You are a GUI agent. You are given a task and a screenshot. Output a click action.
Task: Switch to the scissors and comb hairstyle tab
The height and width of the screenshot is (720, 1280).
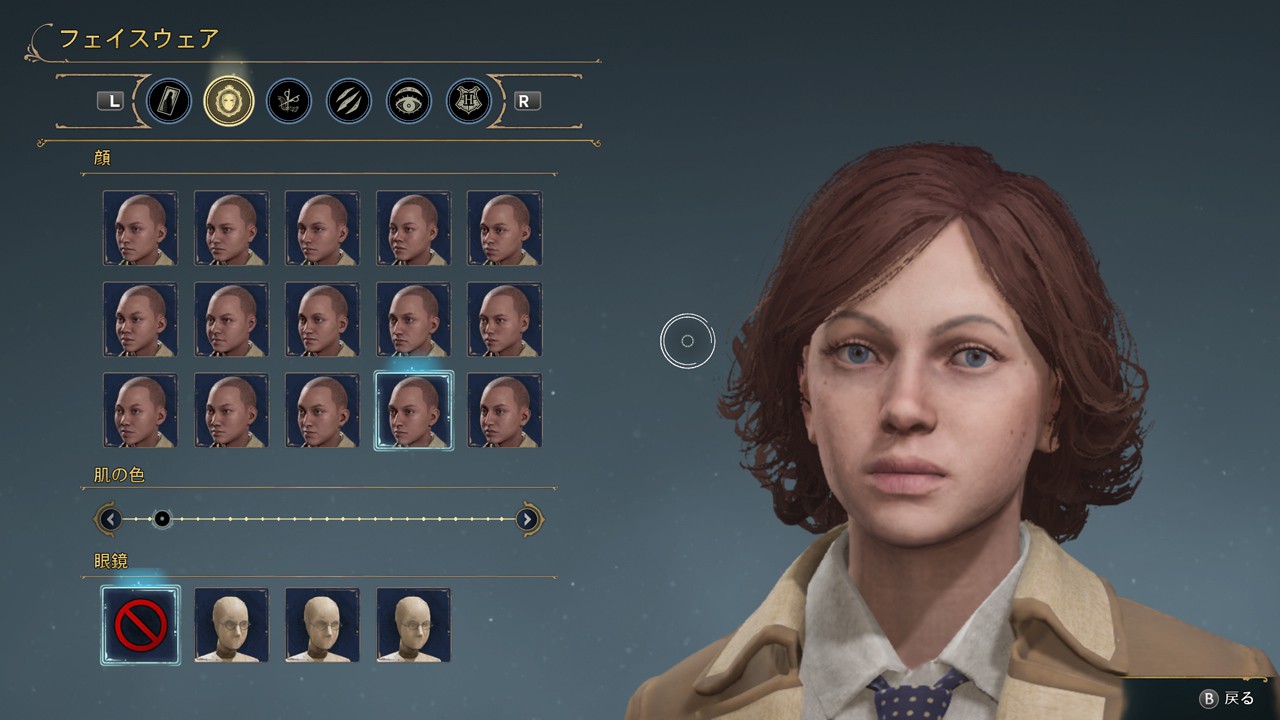point(289,101)
